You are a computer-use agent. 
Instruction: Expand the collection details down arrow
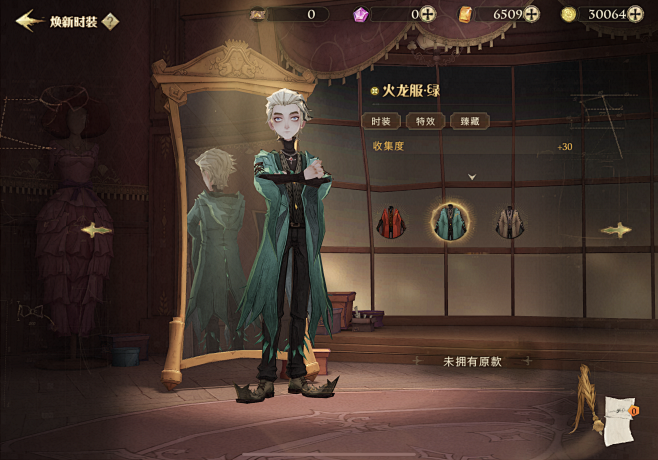472,176
